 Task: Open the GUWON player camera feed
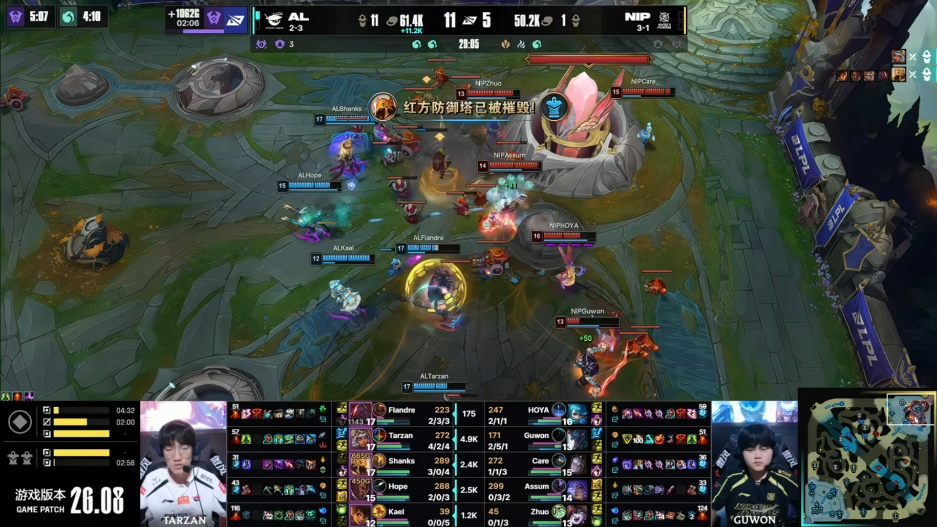[754, 463]
